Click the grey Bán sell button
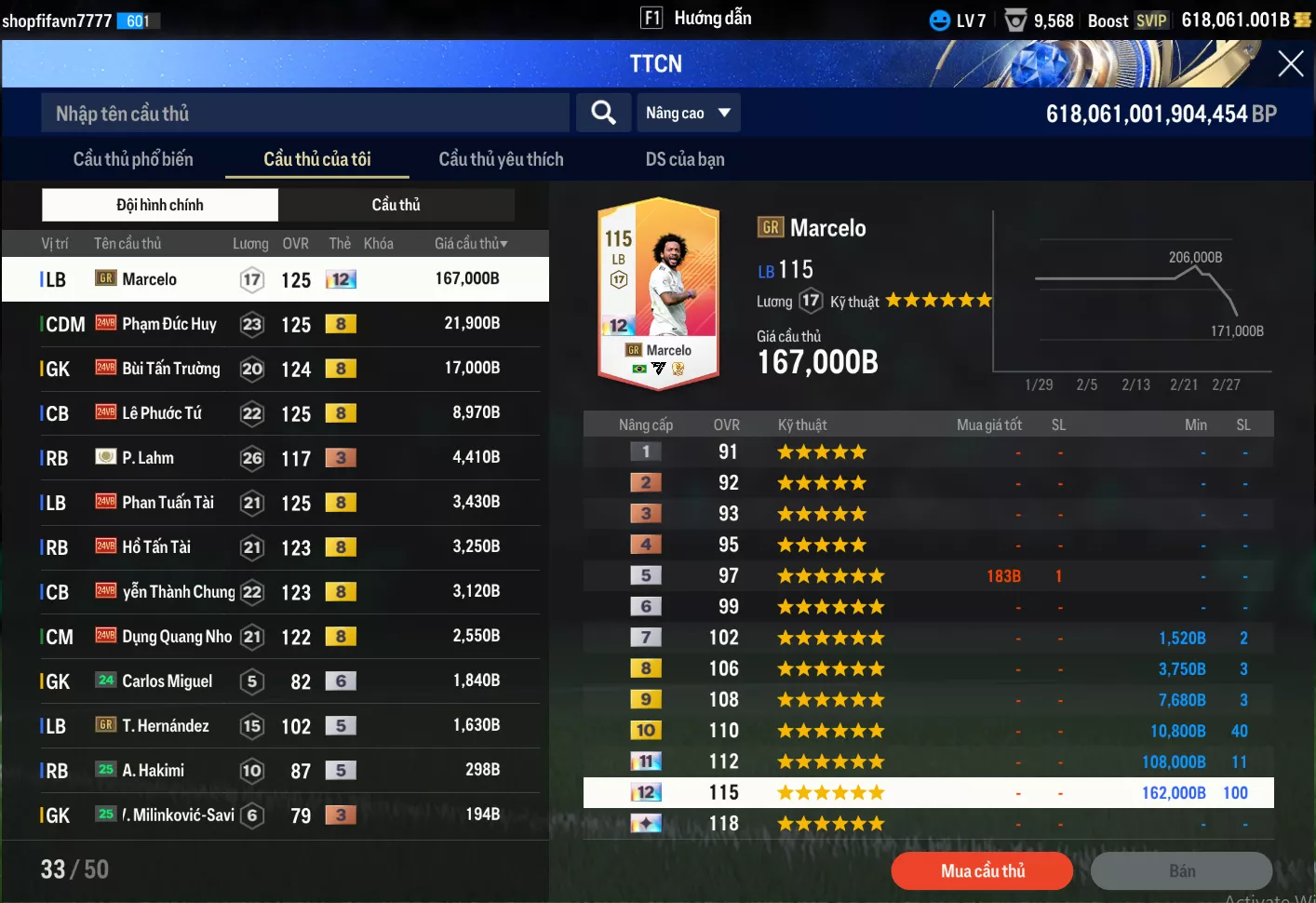Viewport: 1316px width, 903px height. 1181,871
